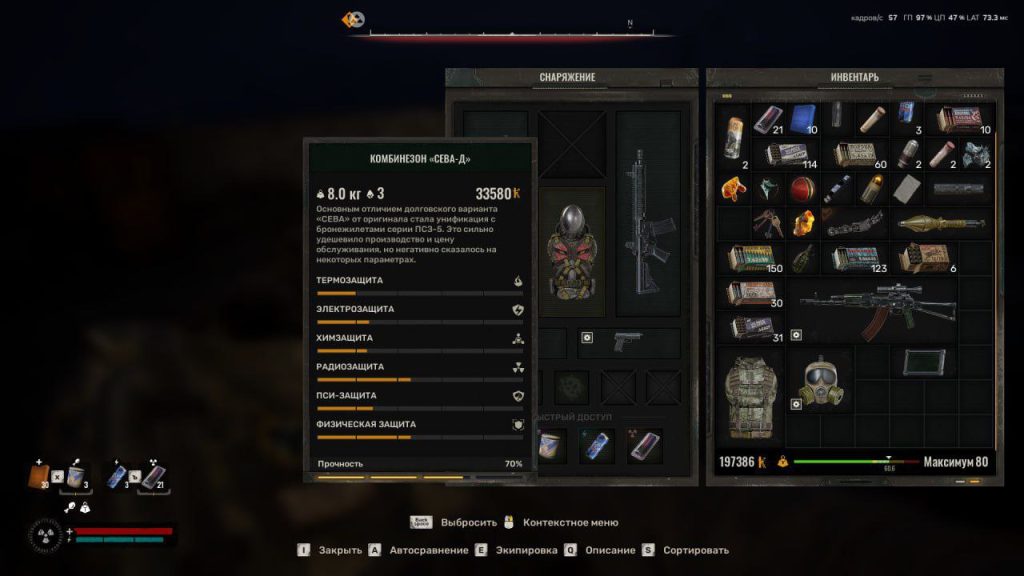Select the ammo box with 123 rounds
The image size is (1024, 576).
[855, 259]
